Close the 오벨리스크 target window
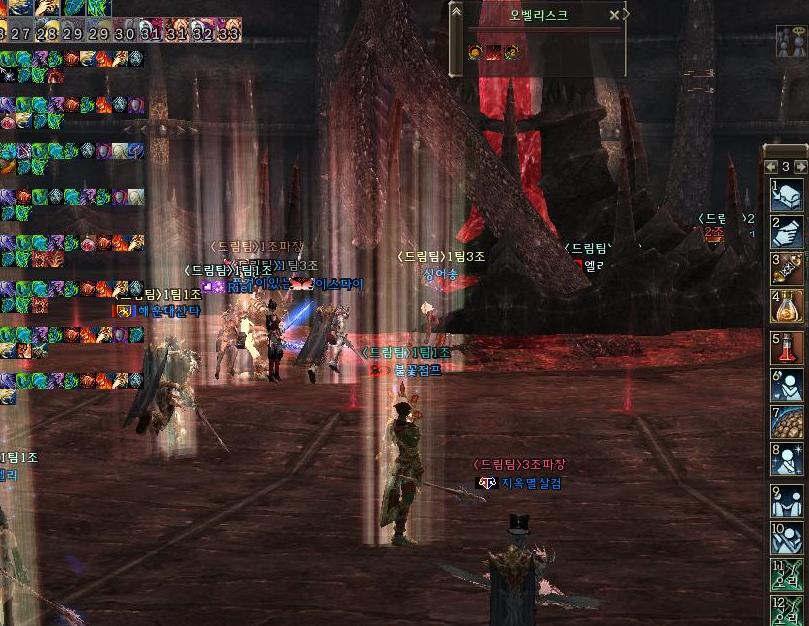 coord(614,15)
